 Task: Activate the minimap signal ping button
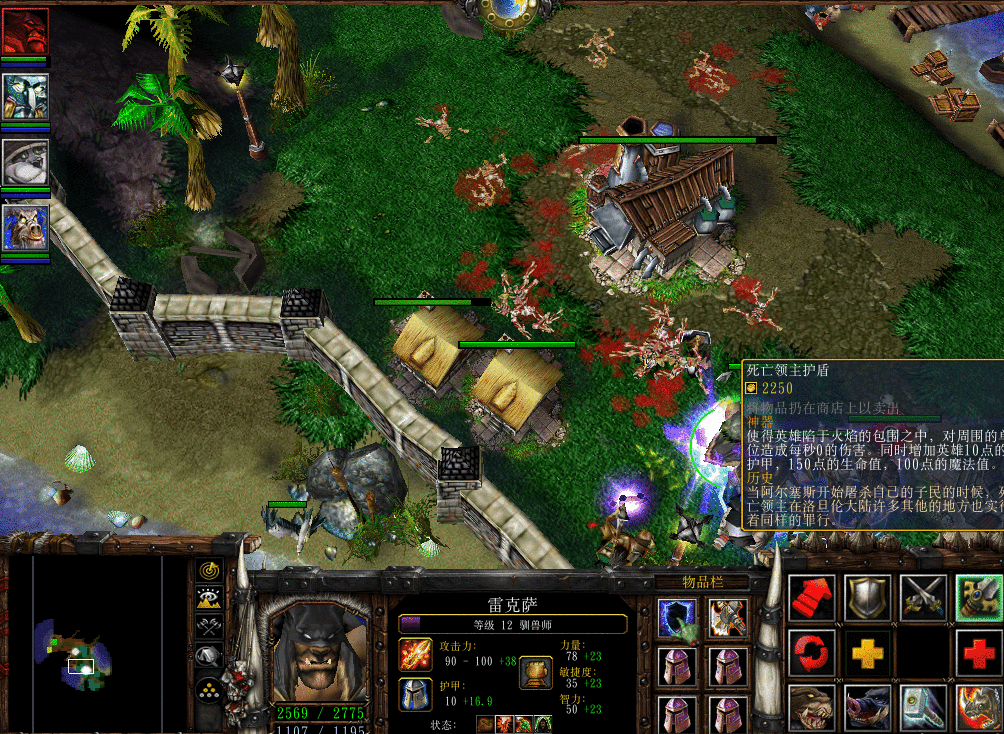[209, 571]
